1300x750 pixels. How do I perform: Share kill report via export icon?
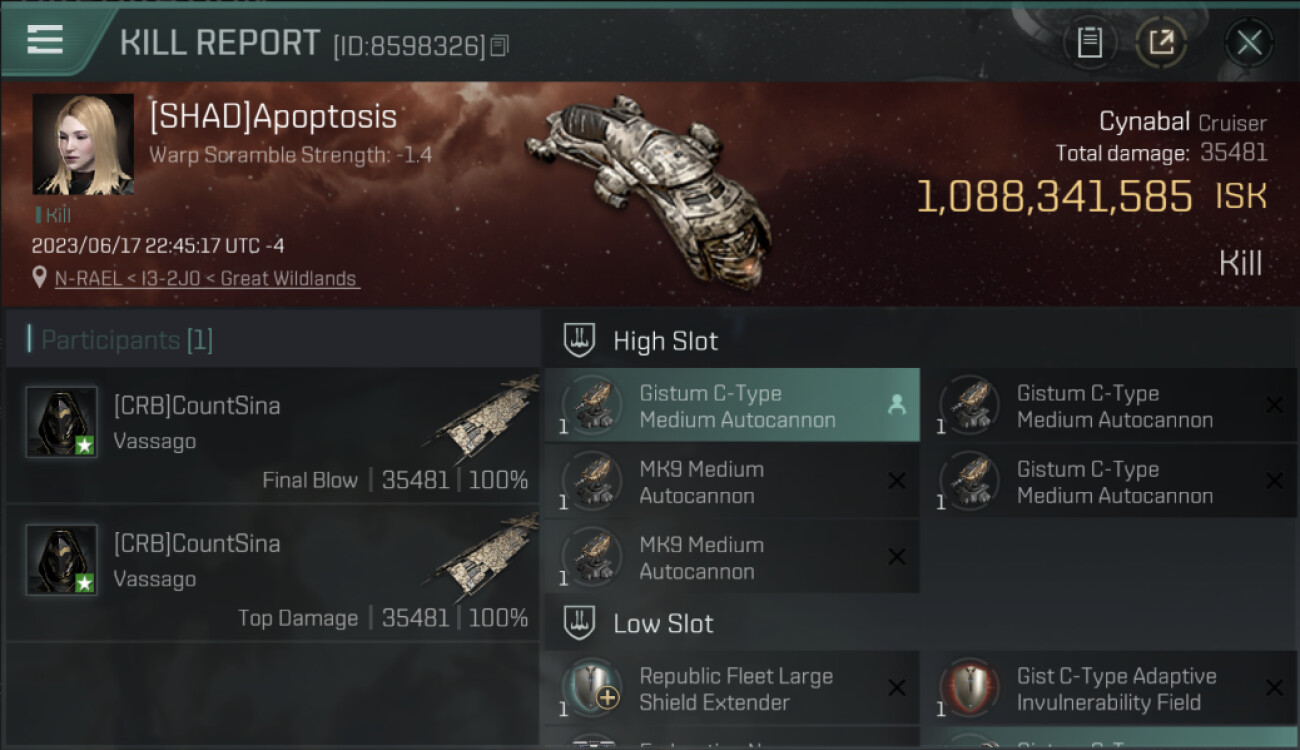(1161, 43)
